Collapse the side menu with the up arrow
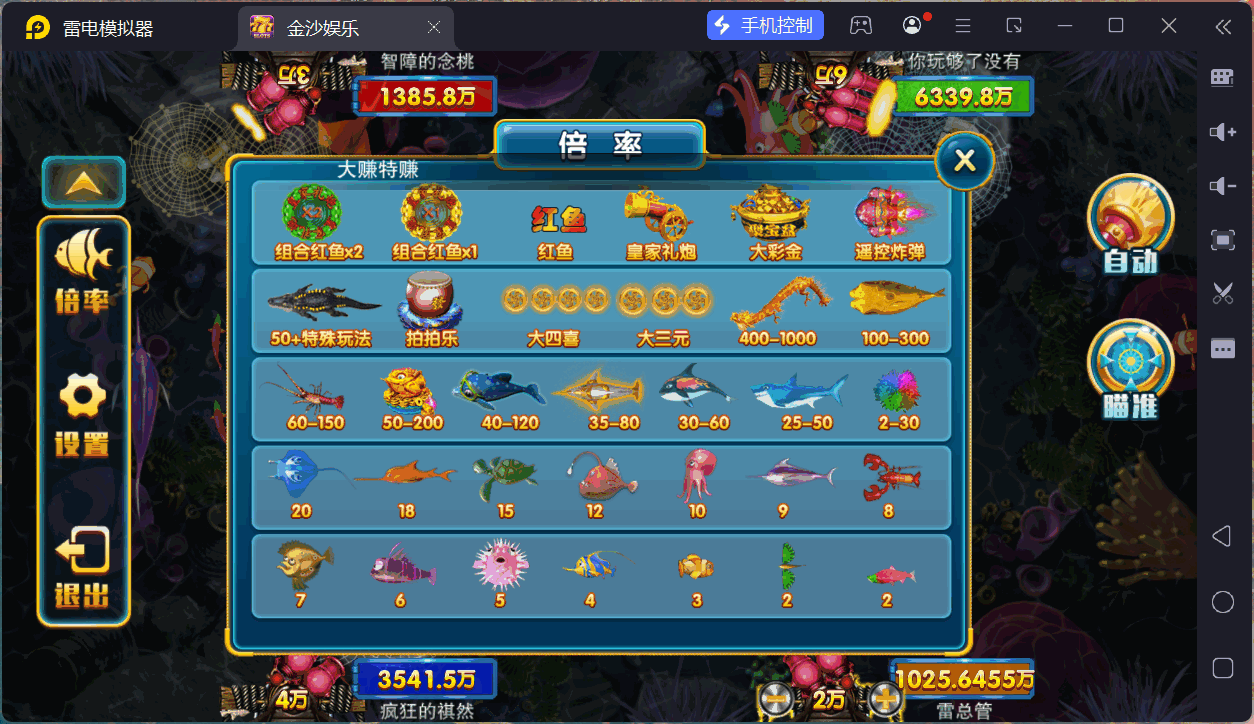1254x724 pixels. [x=83, y=182]
